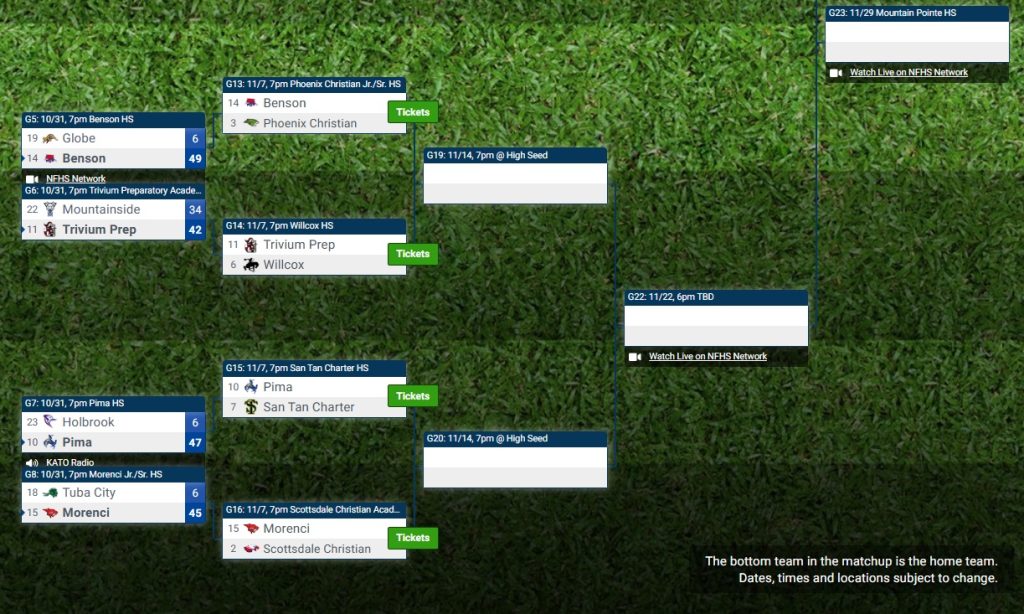Open Tickets for Trivium Prep vs Willcox game
Screen dimensions: 1024x614
click(x=412, y=254)
